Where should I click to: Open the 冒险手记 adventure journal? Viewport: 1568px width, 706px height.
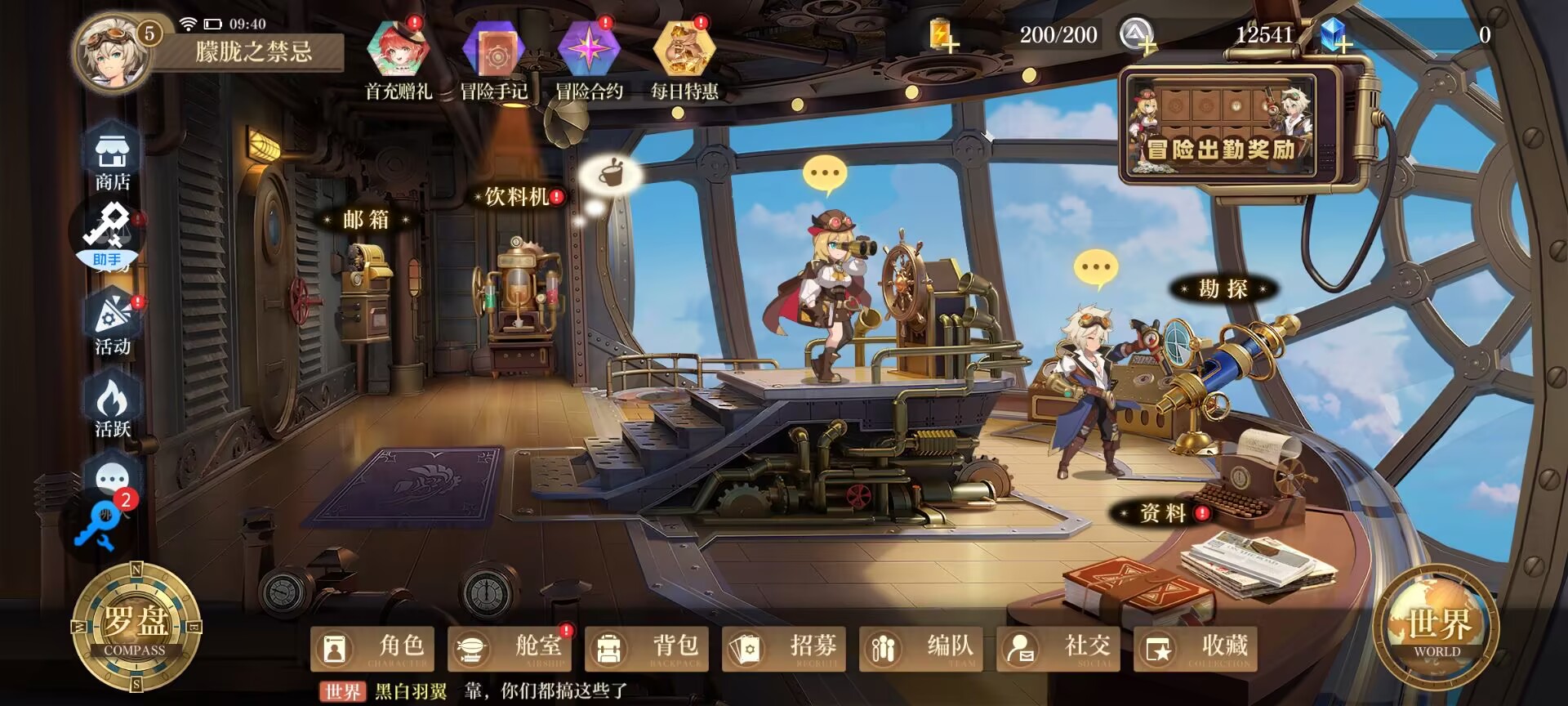click(x=493, y=59)
